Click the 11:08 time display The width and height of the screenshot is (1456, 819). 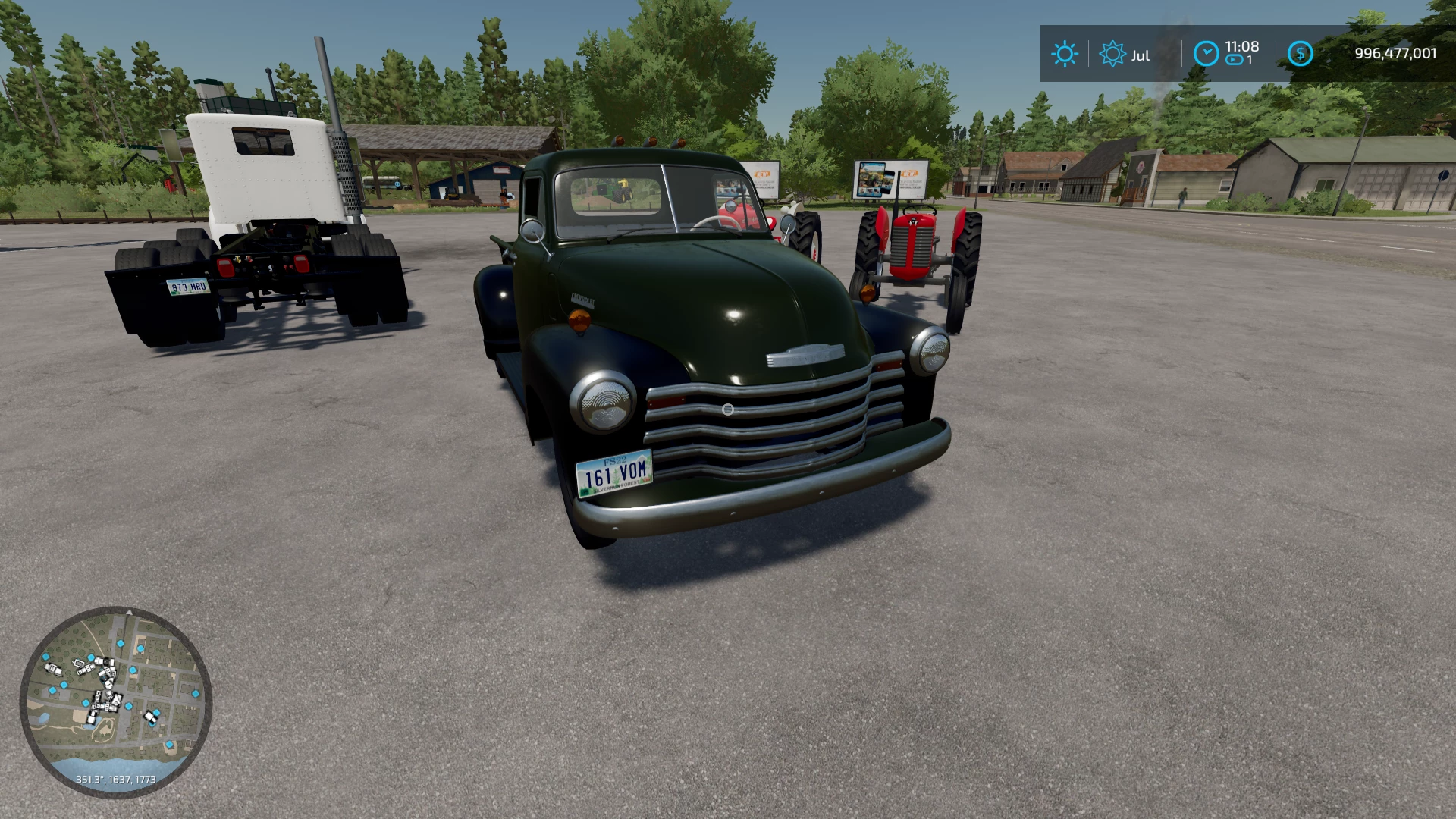[1241, 46]
